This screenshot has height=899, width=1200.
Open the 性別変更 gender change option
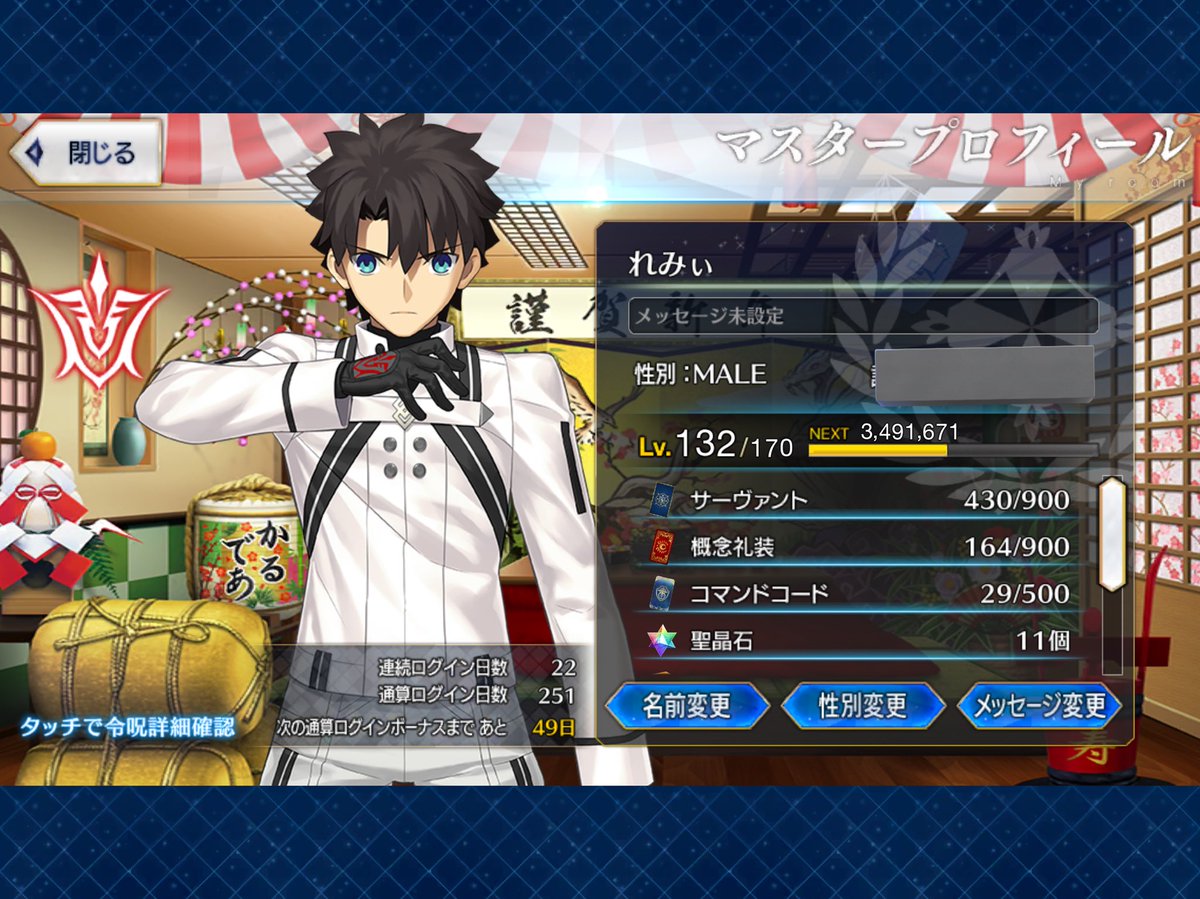[862, 706]
